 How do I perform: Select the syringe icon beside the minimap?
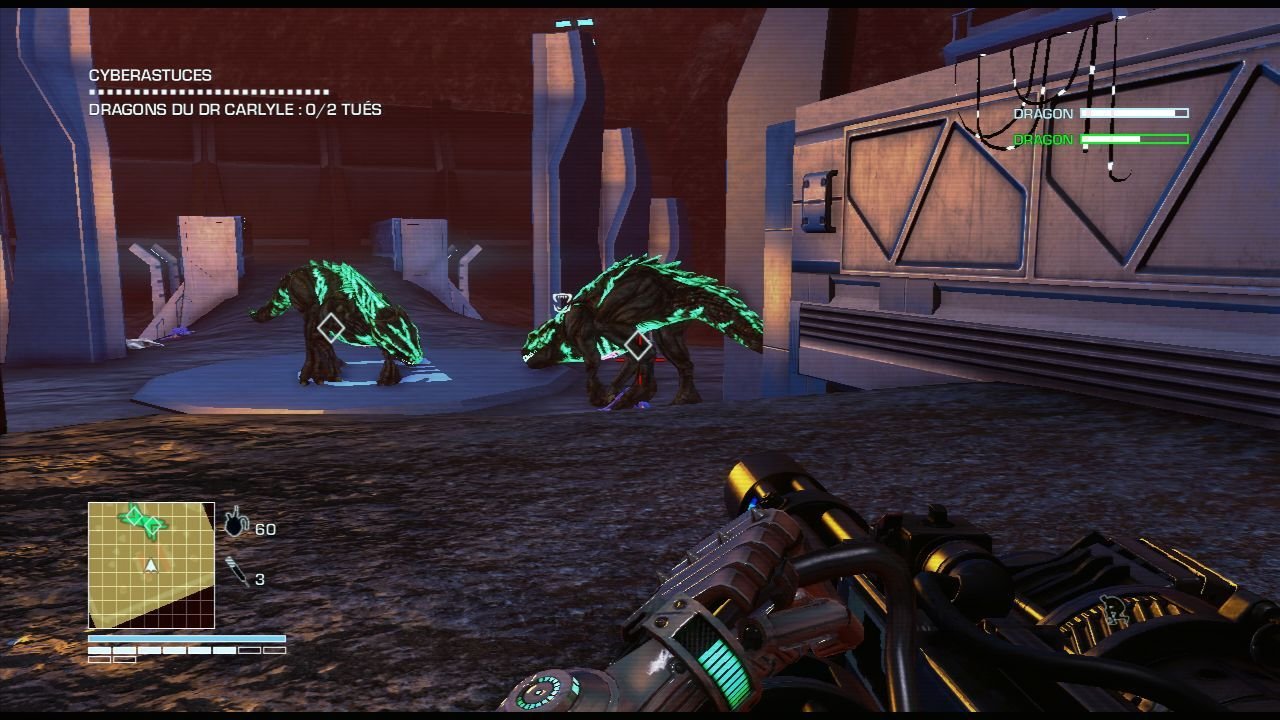[236, 572]
